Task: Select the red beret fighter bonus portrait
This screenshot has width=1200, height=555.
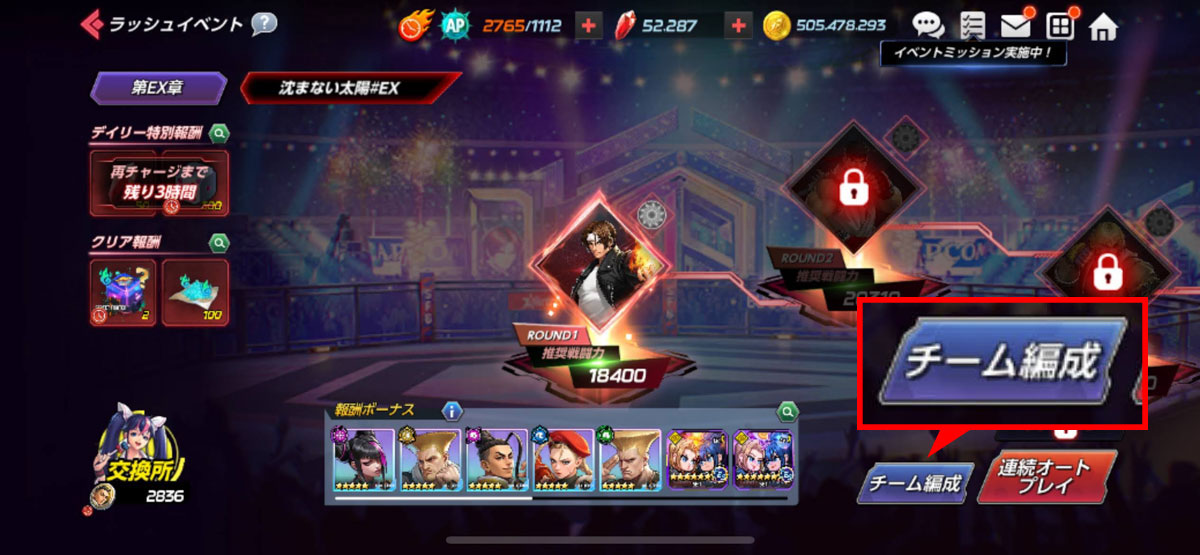Action: [562, 460]
